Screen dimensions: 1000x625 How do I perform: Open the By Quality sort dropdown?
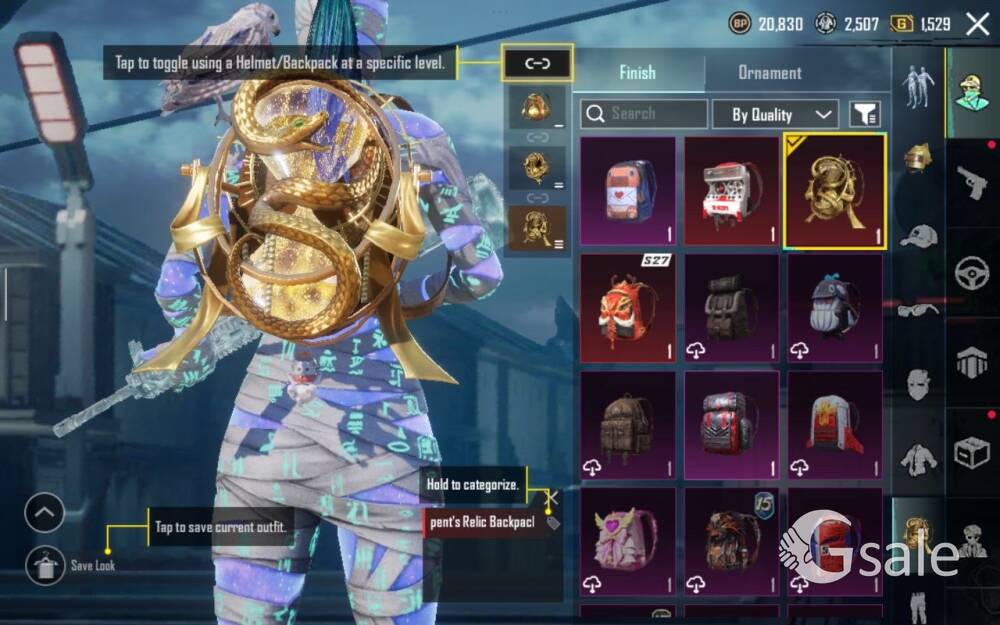[775, 114]
